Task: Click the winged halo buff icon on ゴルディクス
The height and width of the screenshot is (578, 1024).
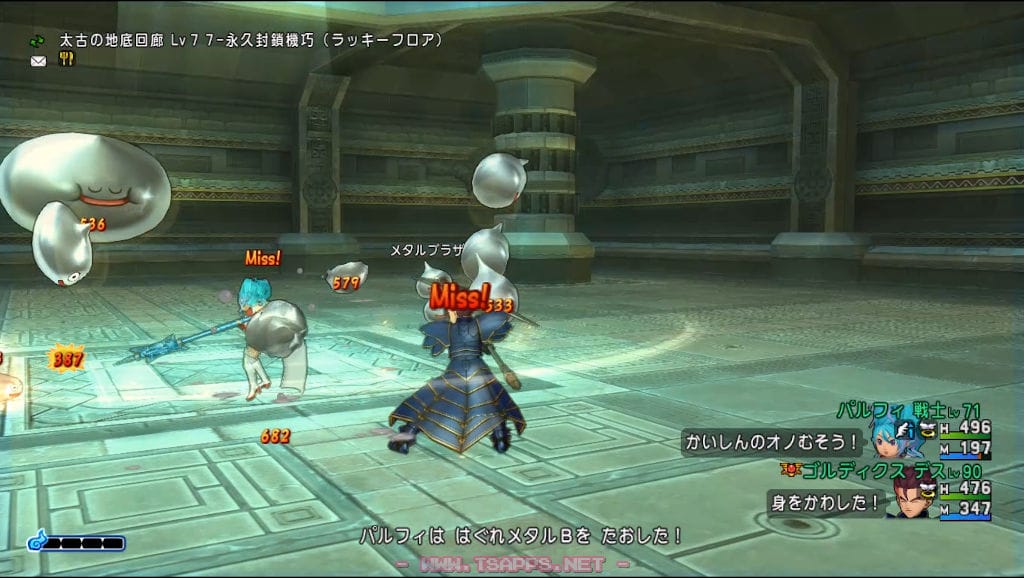Action: (x=927, y=488)
